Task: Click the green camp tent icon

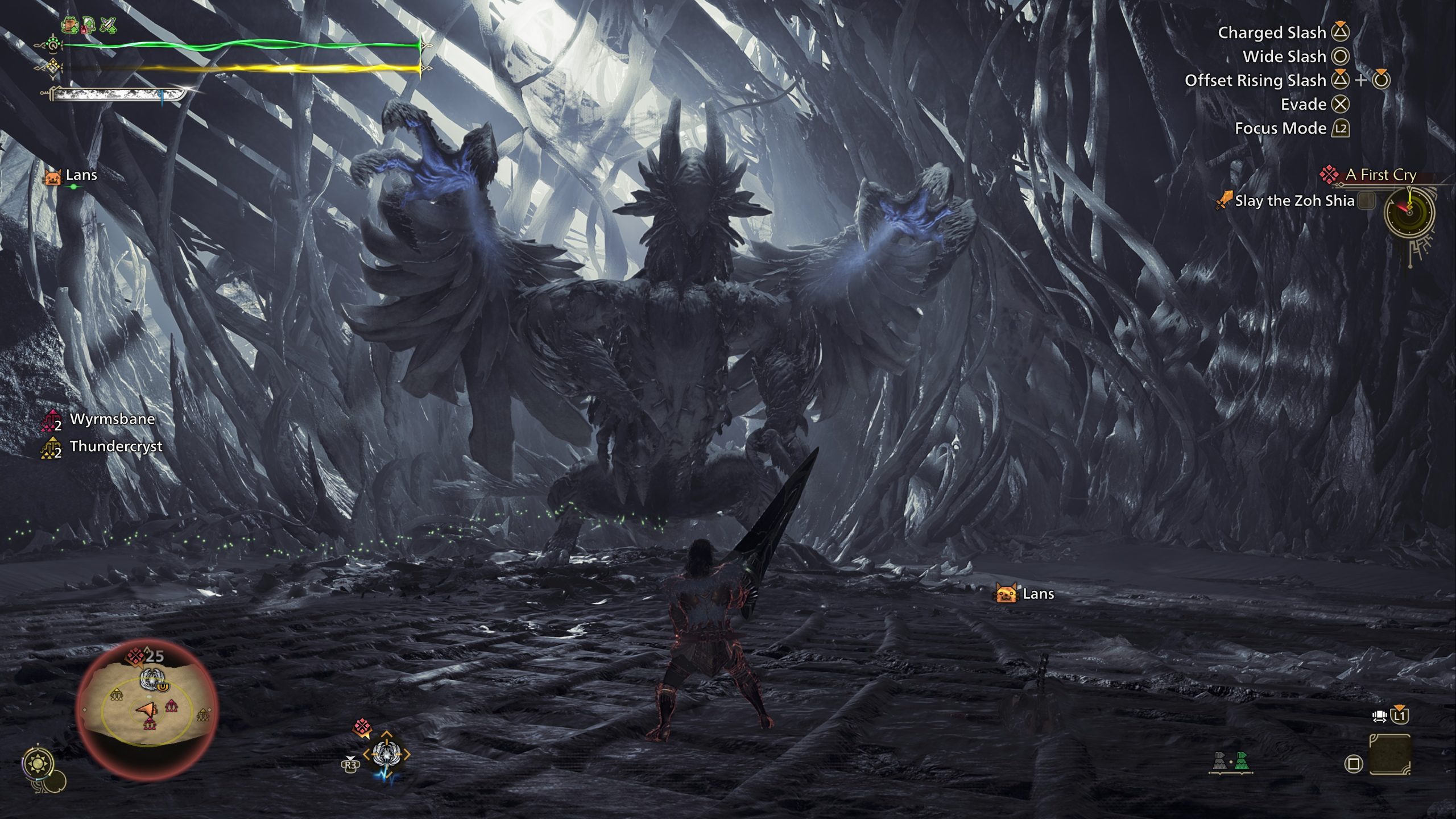Action: pyautogui.click(x=1242, y=761)
